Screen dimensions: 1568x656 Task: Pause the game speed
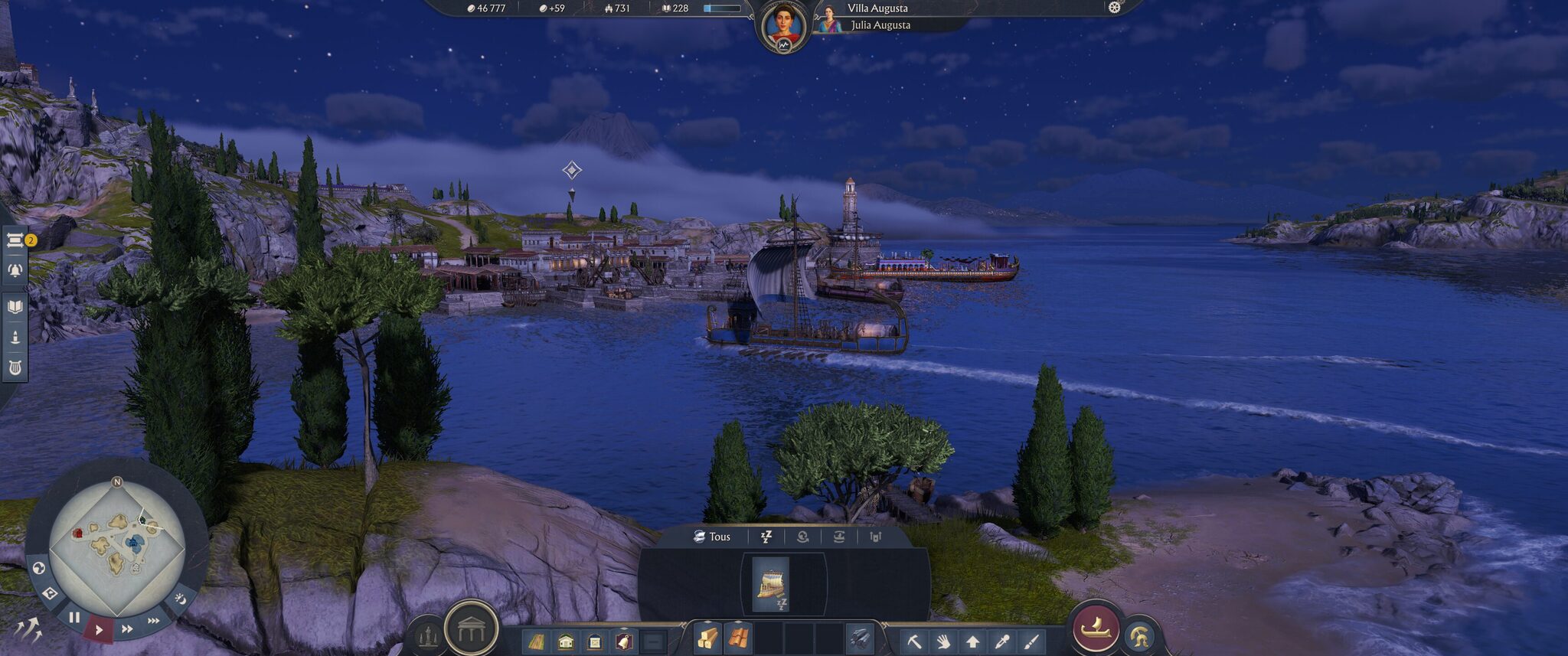[x=74, y=617]
